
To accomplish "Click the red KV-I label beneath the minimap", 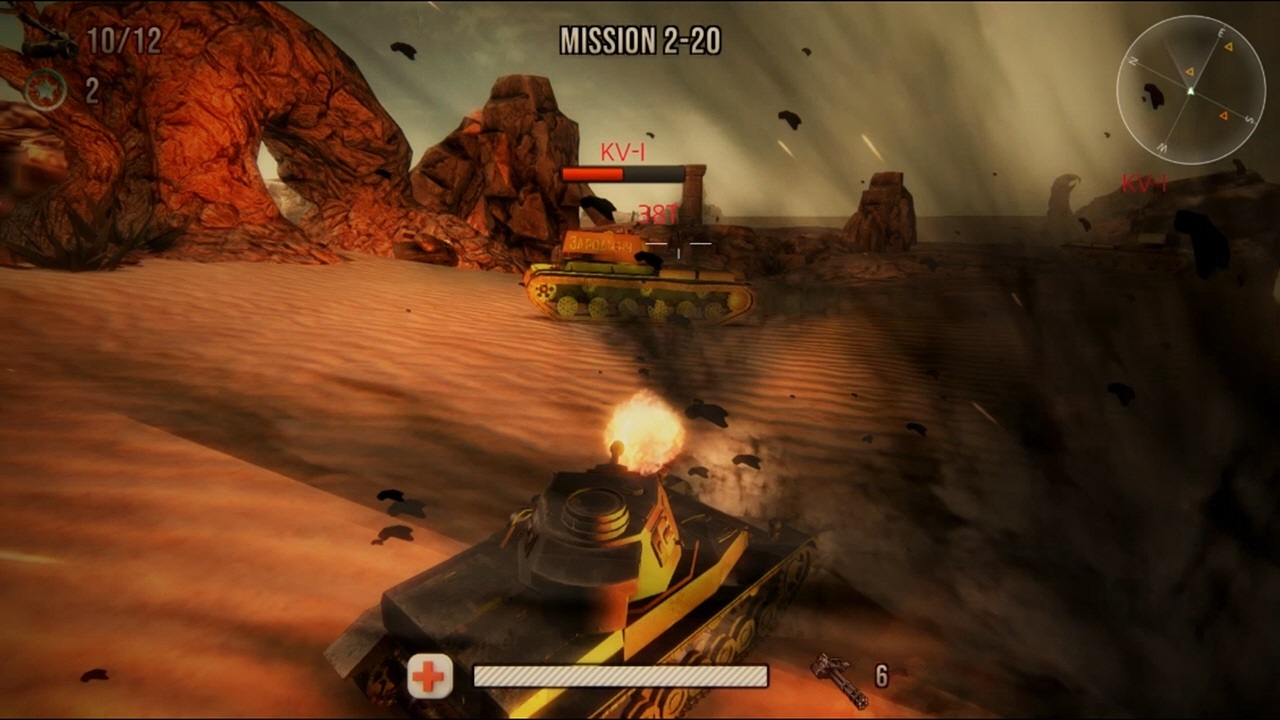I will [x=1143, y=183].
